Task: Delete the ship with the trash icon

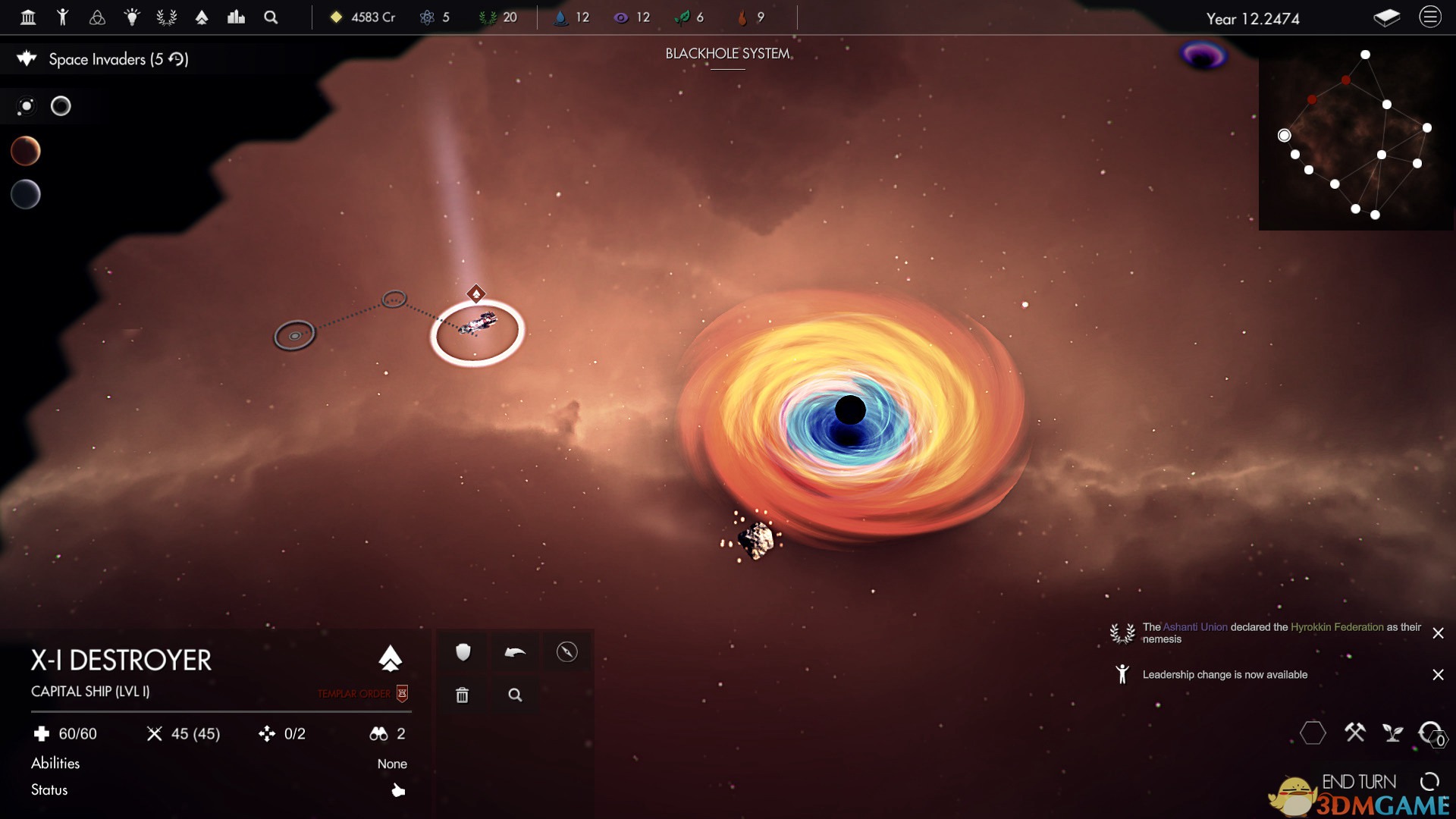Action: point(463,695)
